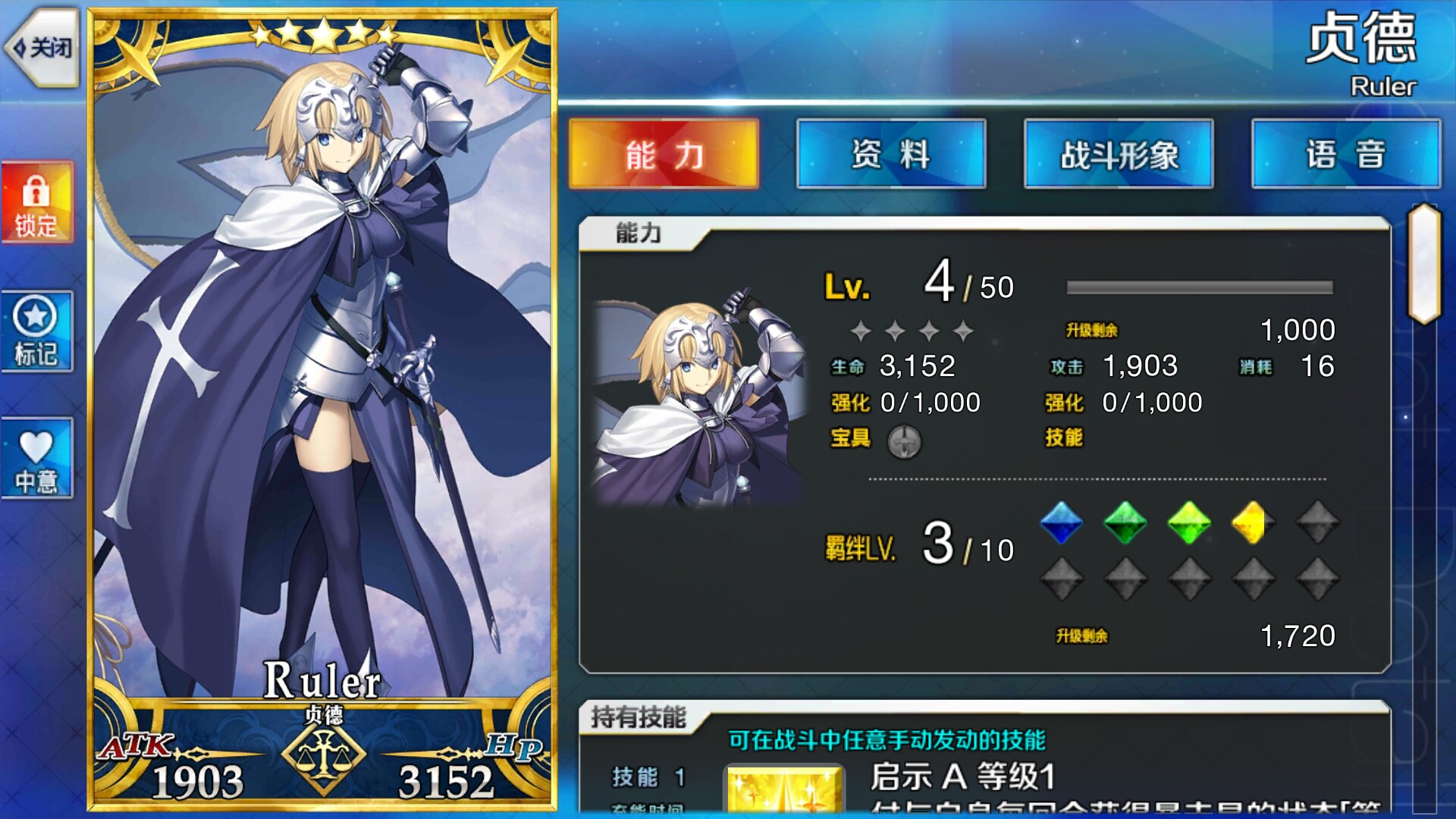Select the 能力 ability tab
1456x819 pixels.
(x=664, y=154)
